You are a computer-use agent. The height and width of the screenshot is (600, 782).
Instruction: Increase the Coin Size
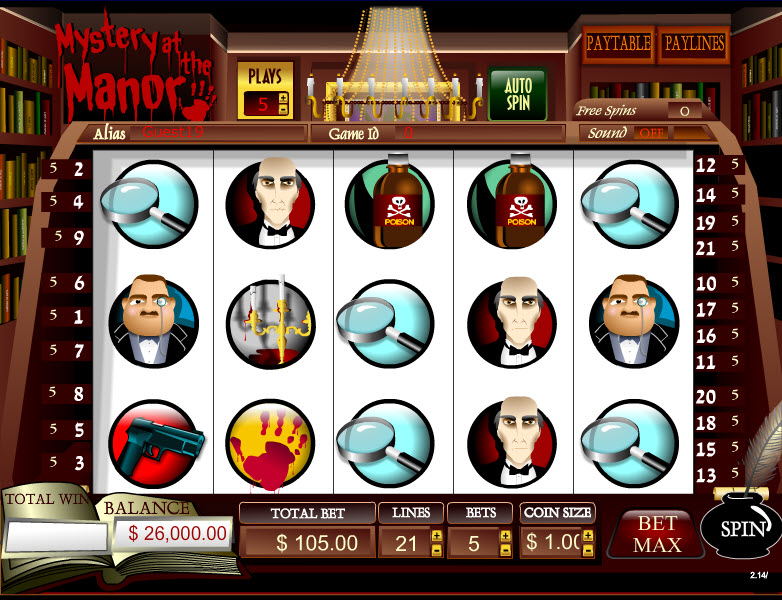point(587,536)
